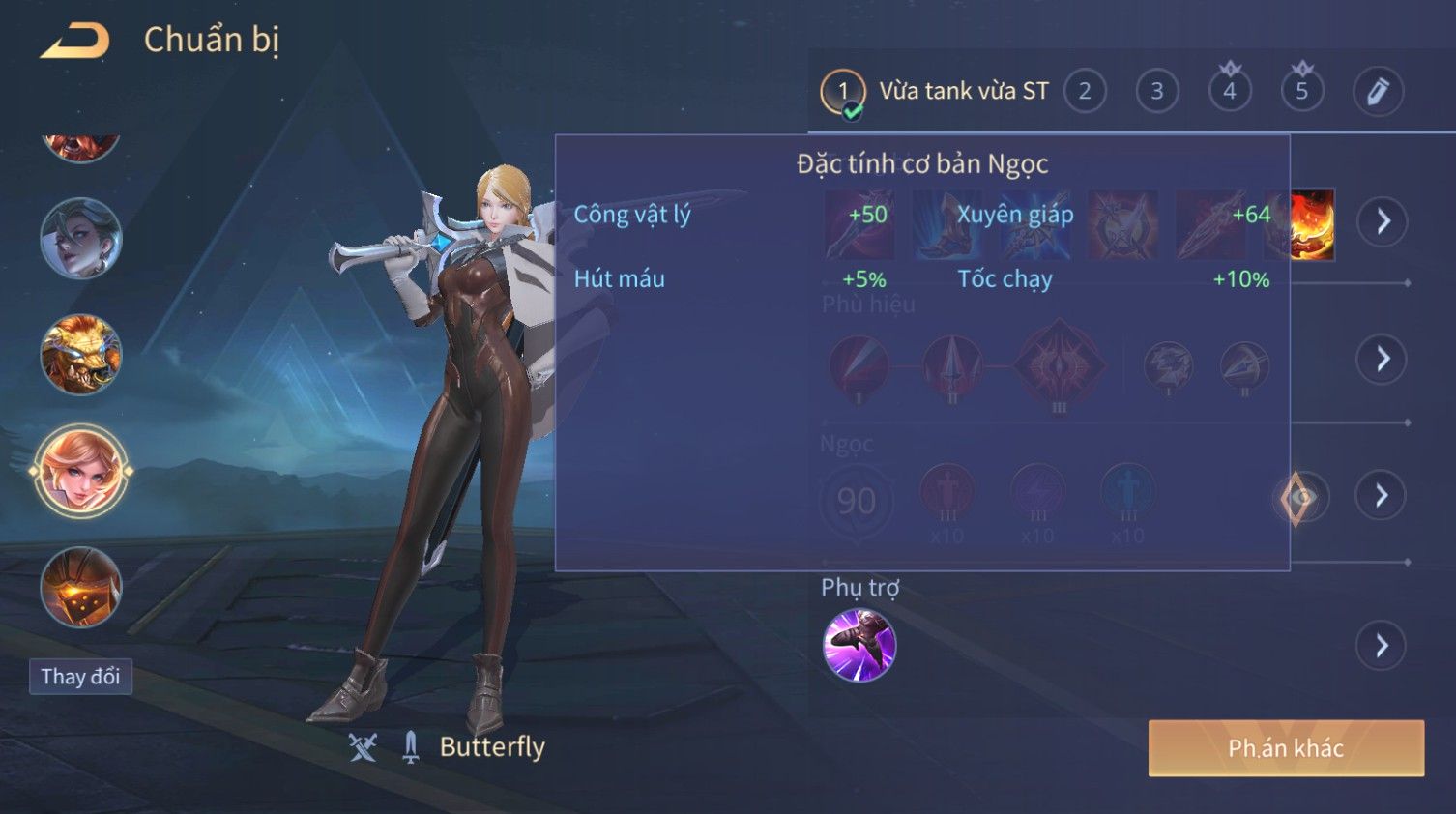Select the purple boot support skill icon
Image resolution: width=1456 pixels, height=814 pixels.
(x=859, y=645)
